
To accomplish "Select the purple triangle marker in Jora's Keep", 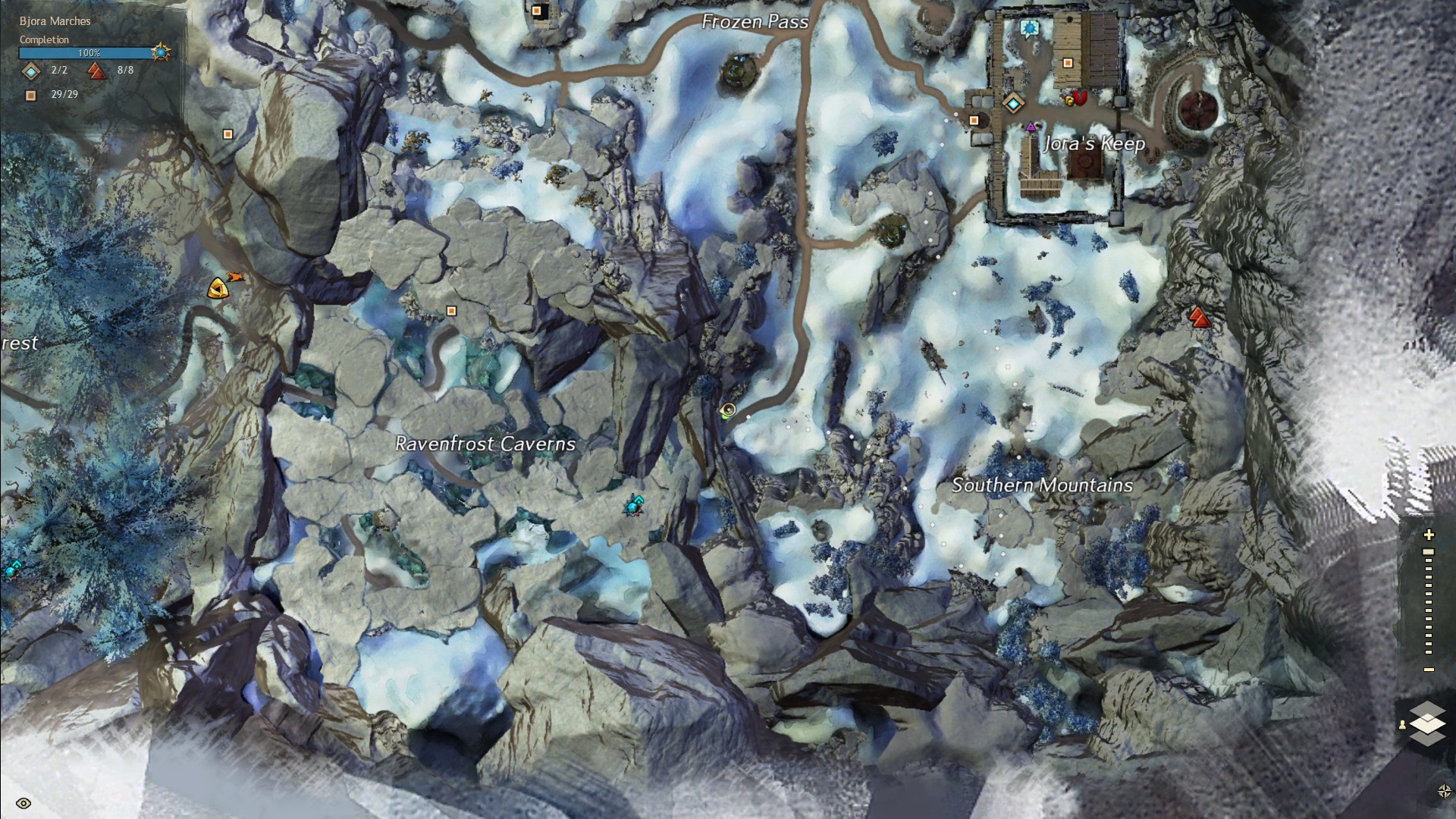I will [1031, 127].
